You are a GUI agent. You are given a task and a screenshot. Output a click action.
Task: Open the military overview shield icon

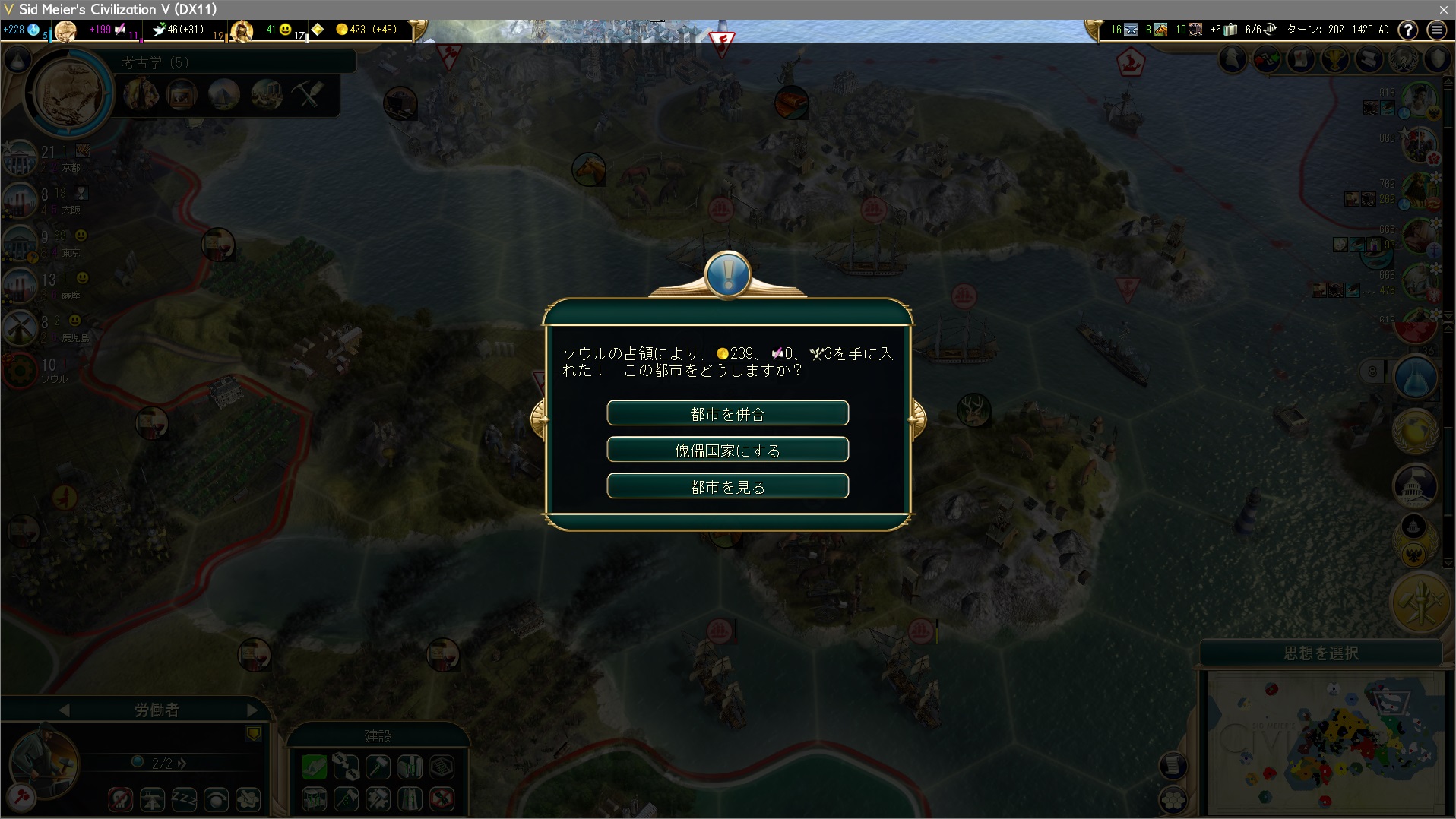click(x=1437, y=58)
